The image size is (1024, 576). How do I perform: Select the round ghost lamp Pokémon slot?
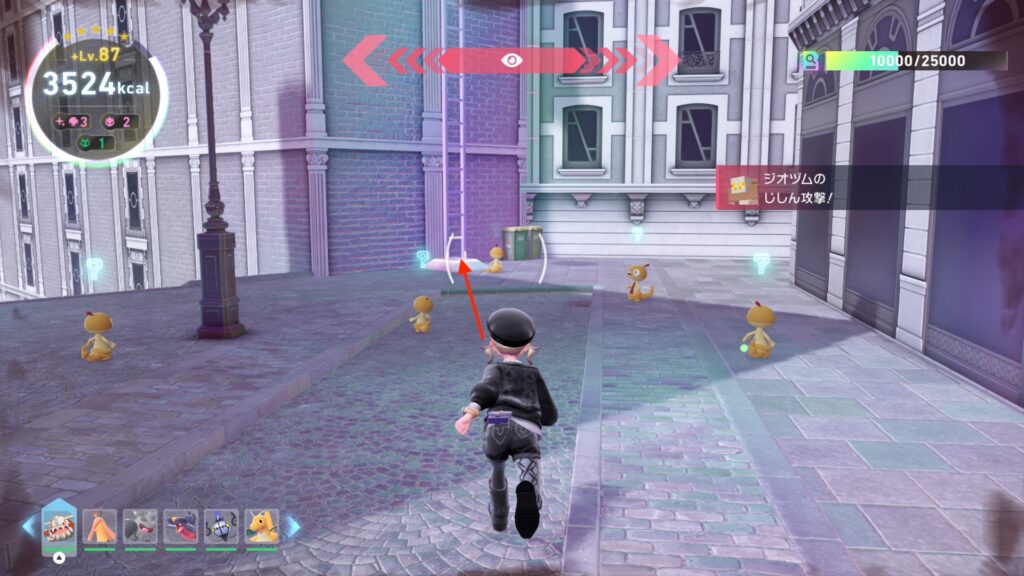220,526
